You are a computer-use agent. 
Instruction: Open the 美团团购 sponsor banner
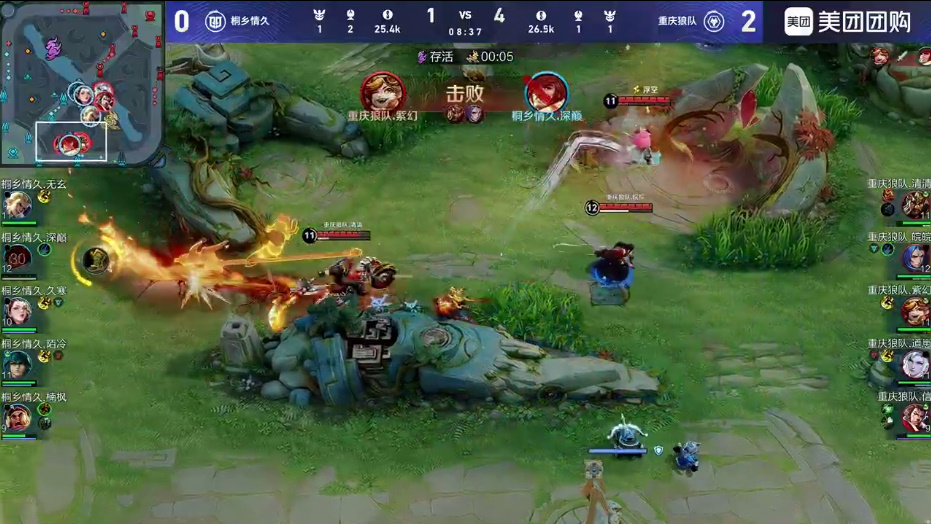tap(848, 21)
